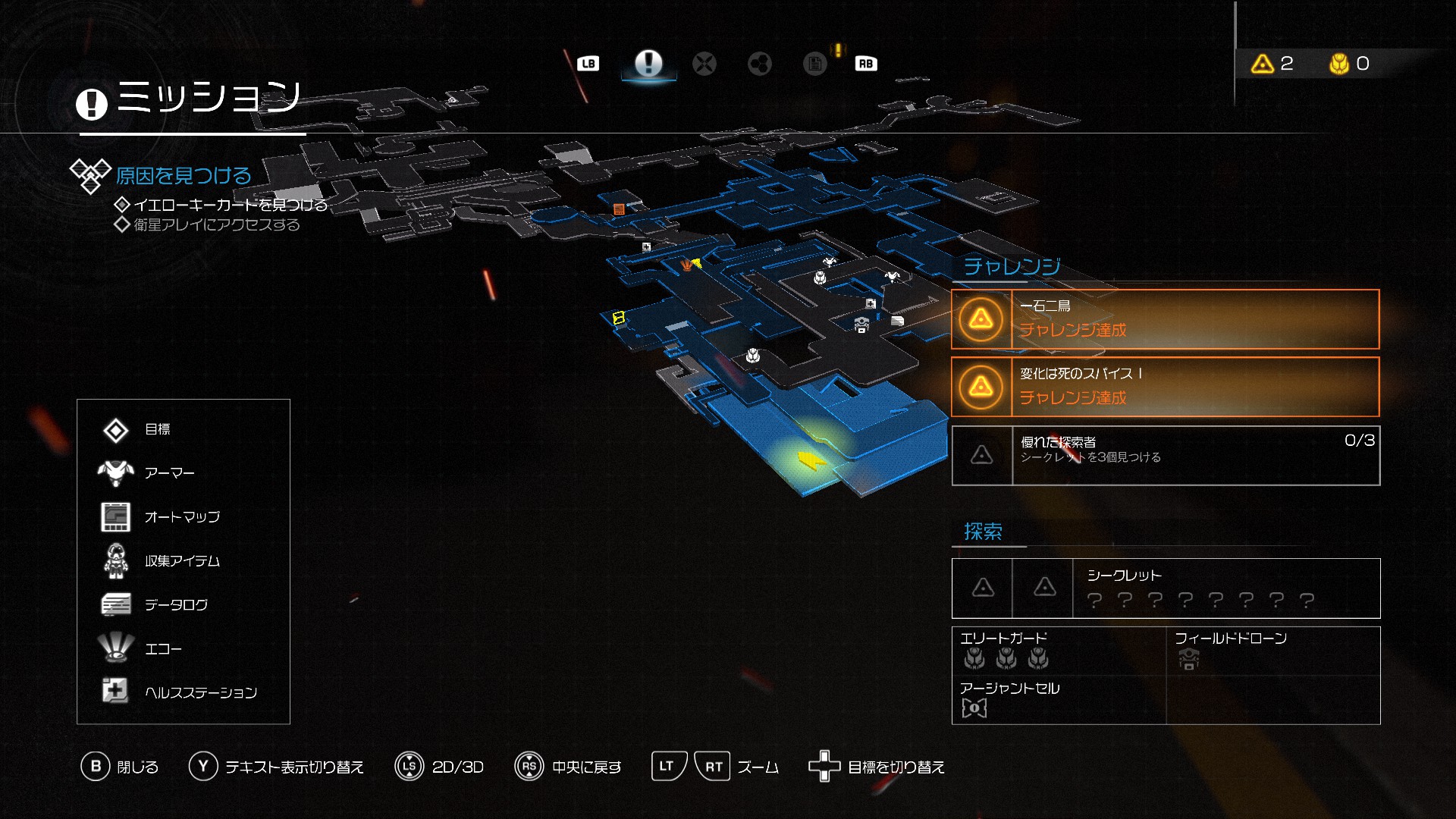
Task: Click the エコー legend entry
Action: 163,649
